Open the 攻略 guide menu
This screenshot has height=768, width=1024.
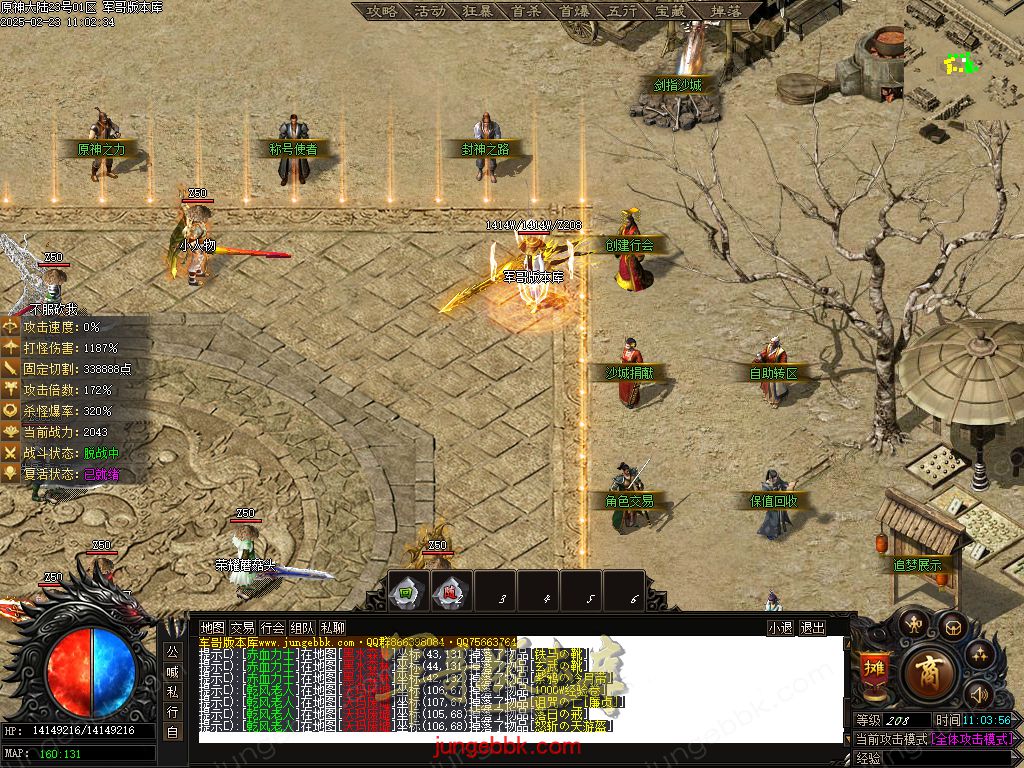381,11
